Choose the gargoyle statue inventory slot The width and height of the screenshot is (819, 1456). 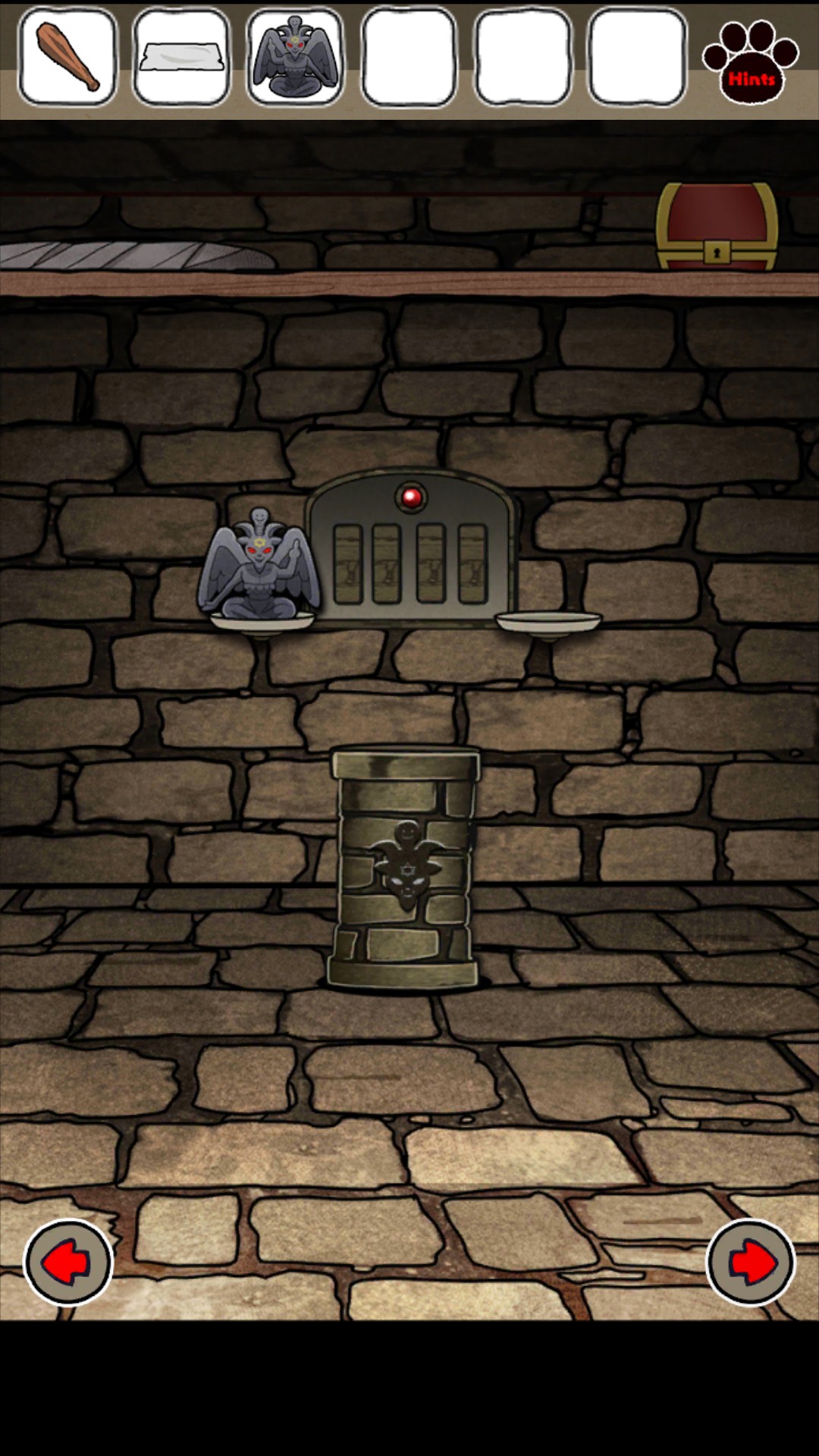tap(295, 58)
